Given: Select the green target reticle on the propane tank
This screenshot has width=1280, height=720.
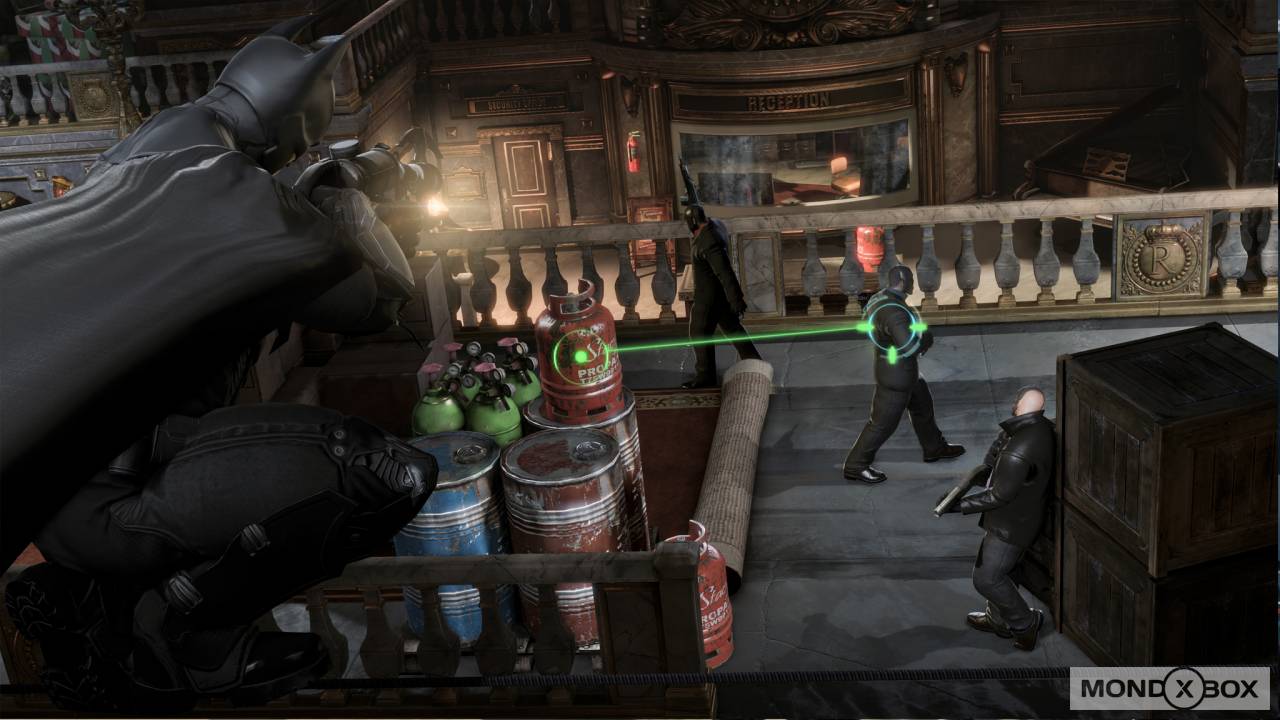Looking at the screenshot, I should (x=578, y=356).
